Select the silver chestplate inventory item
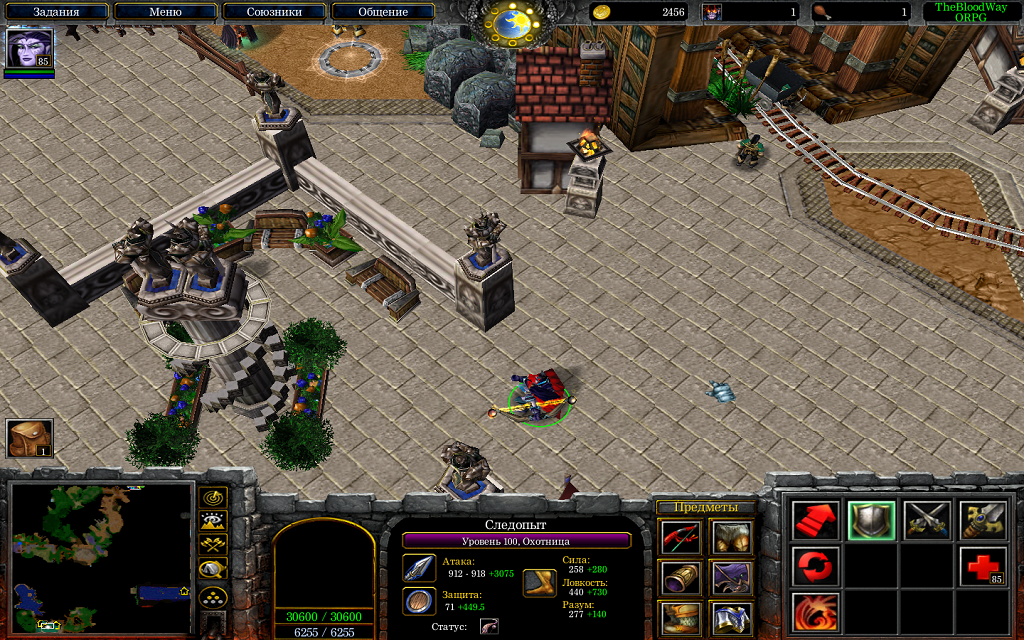The width and height of the screenshot is (1024, 640). click(732, 617)
